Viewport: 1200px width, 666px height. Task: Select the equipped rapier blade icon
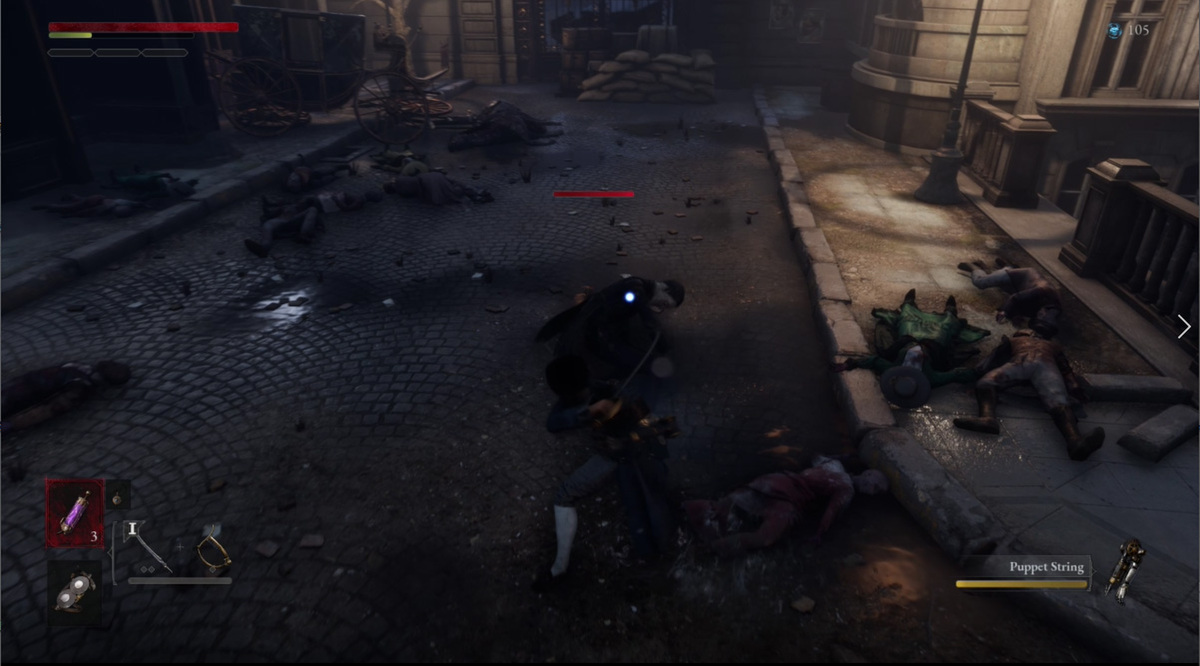click(149, 549)
